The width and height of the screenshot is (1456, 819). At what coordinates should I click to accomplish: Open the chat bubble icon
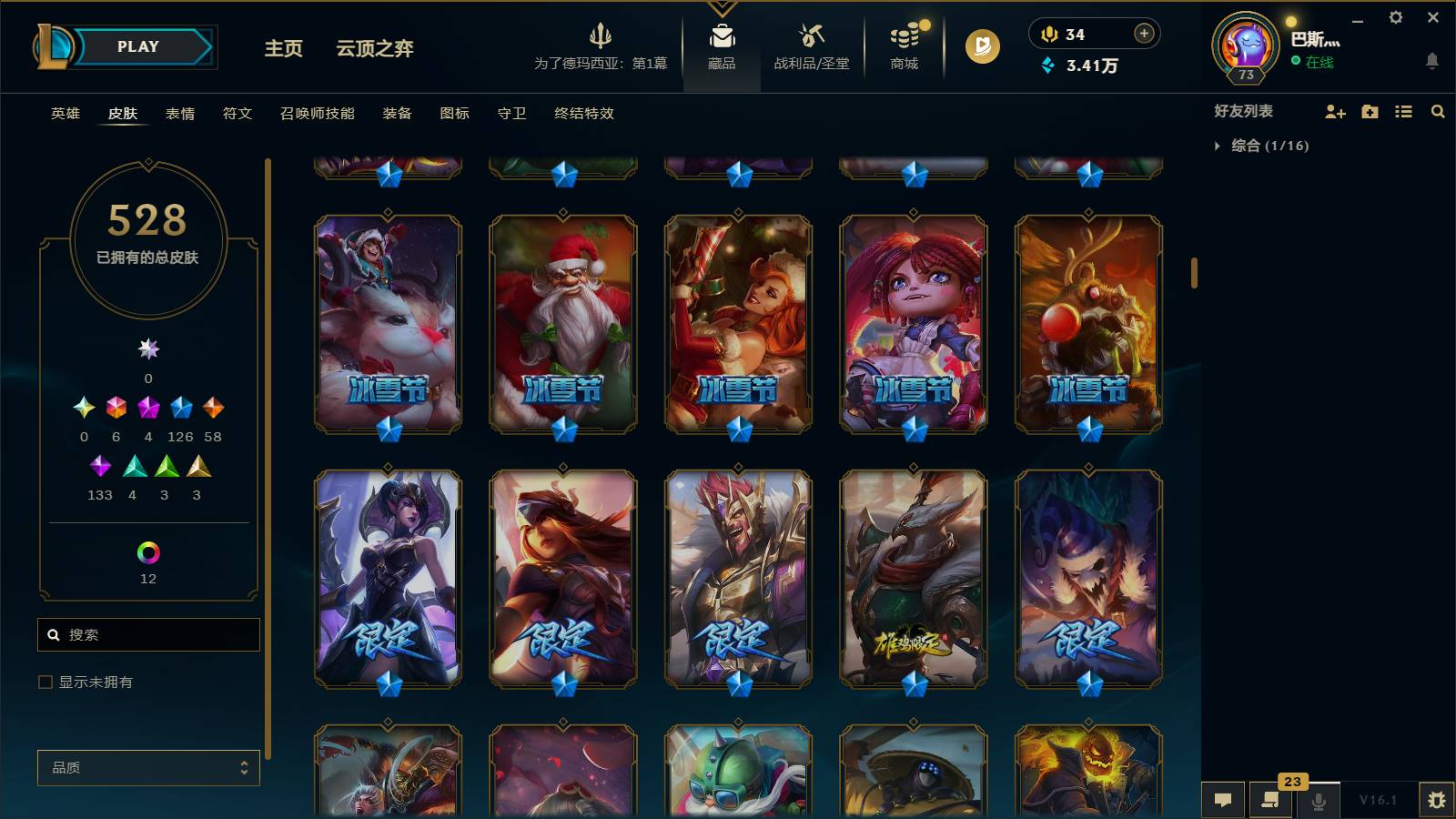tap(1223, 800)
